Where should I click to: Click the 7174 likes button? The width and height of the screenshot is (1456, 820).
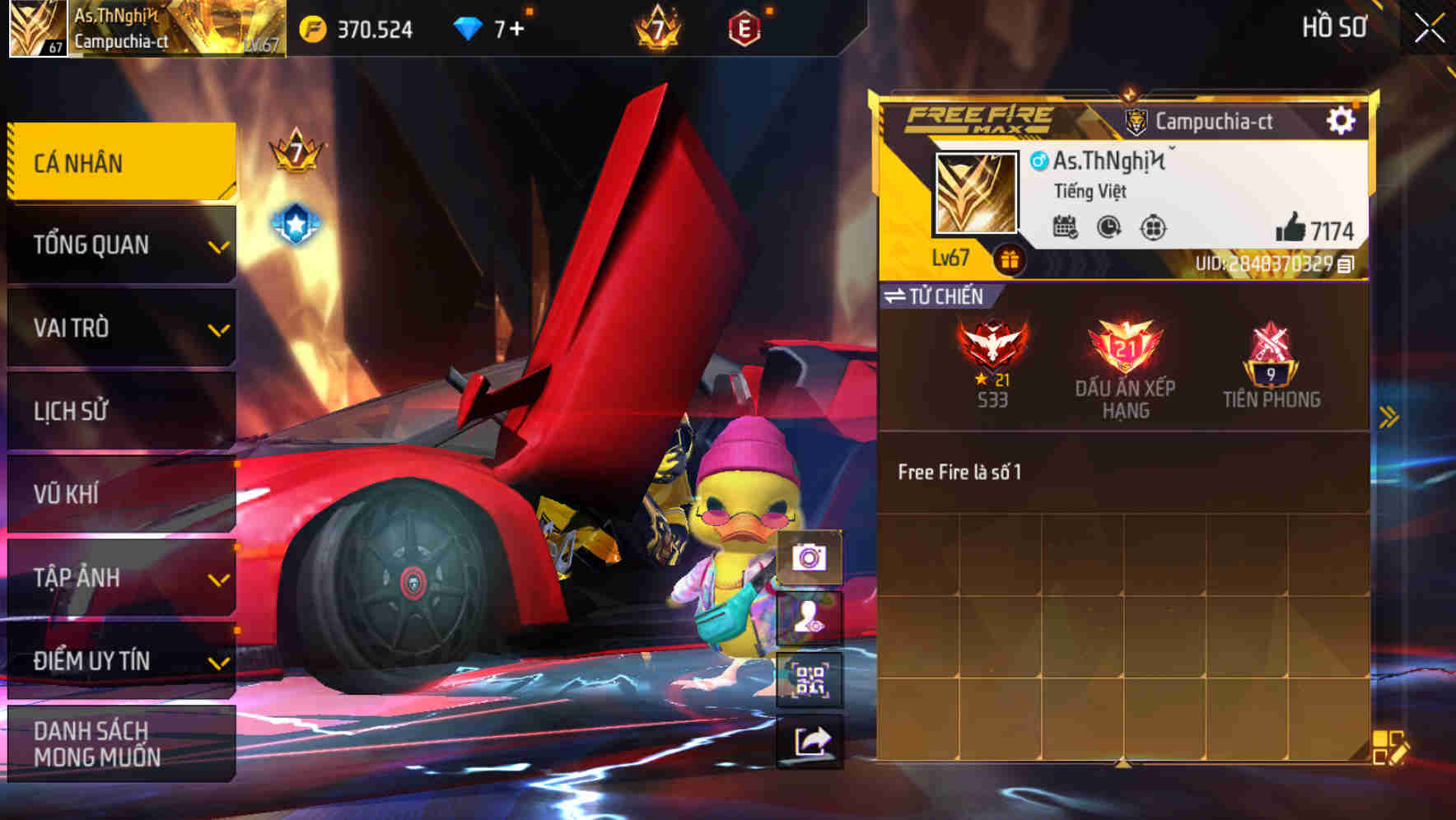(x=1309, y=228)
